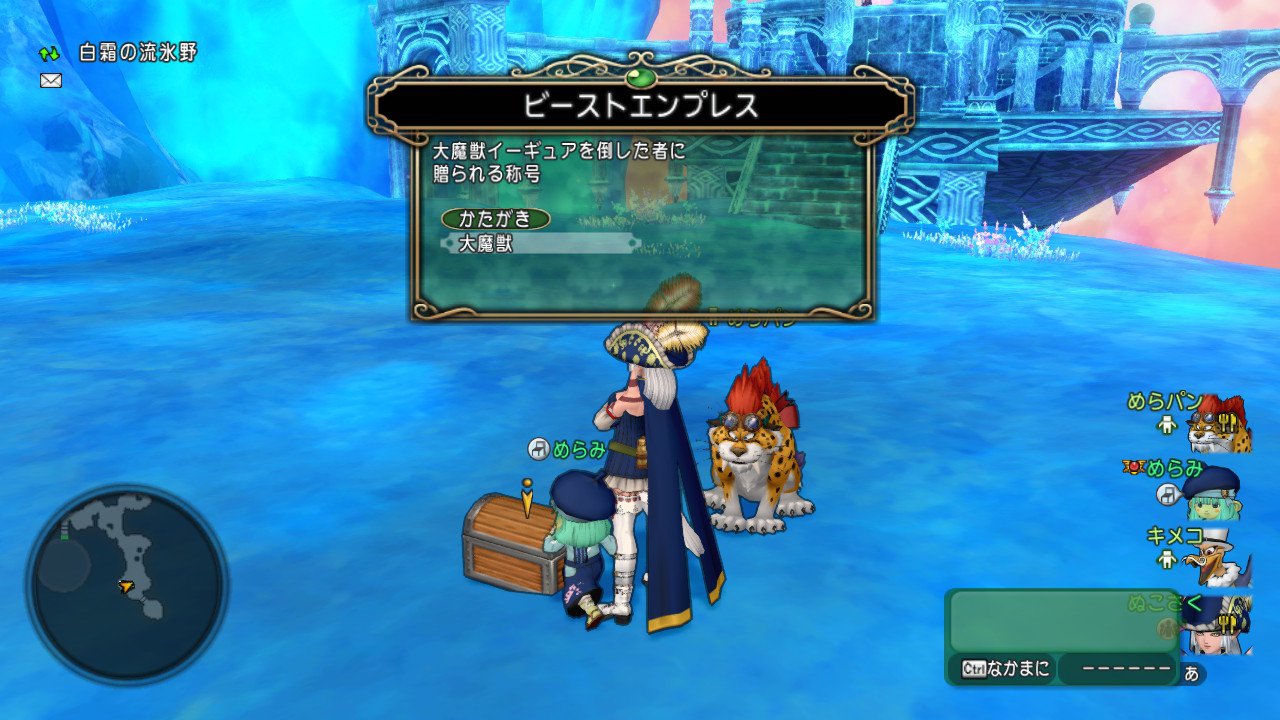Click the meal buff fork icon on めらパン
This screenshot has height=720, width=1280.
click(1230, 422)
